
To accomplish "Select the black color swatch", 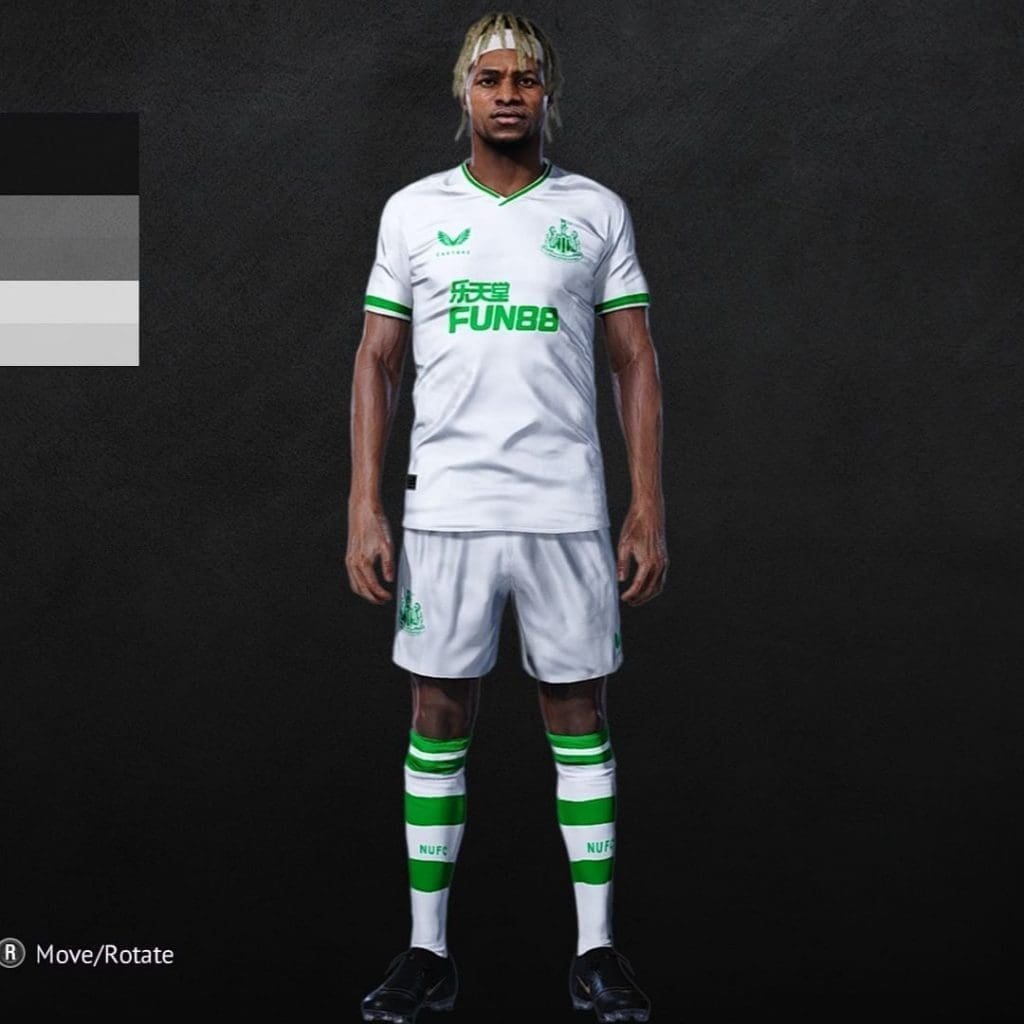I will pyautogui.click(x=68, y=153).
